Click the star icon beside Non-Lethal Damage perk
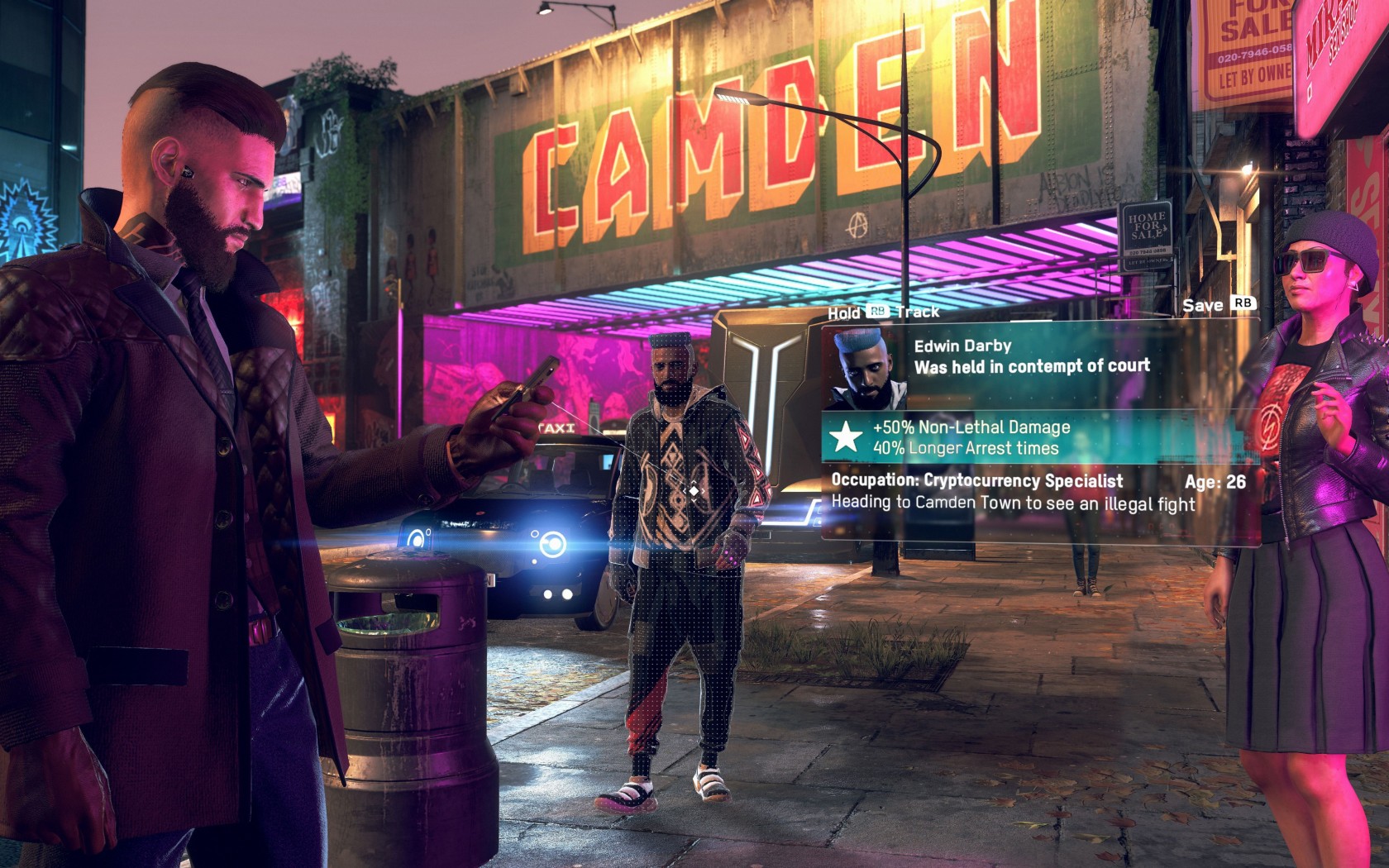 pos(846,436)
